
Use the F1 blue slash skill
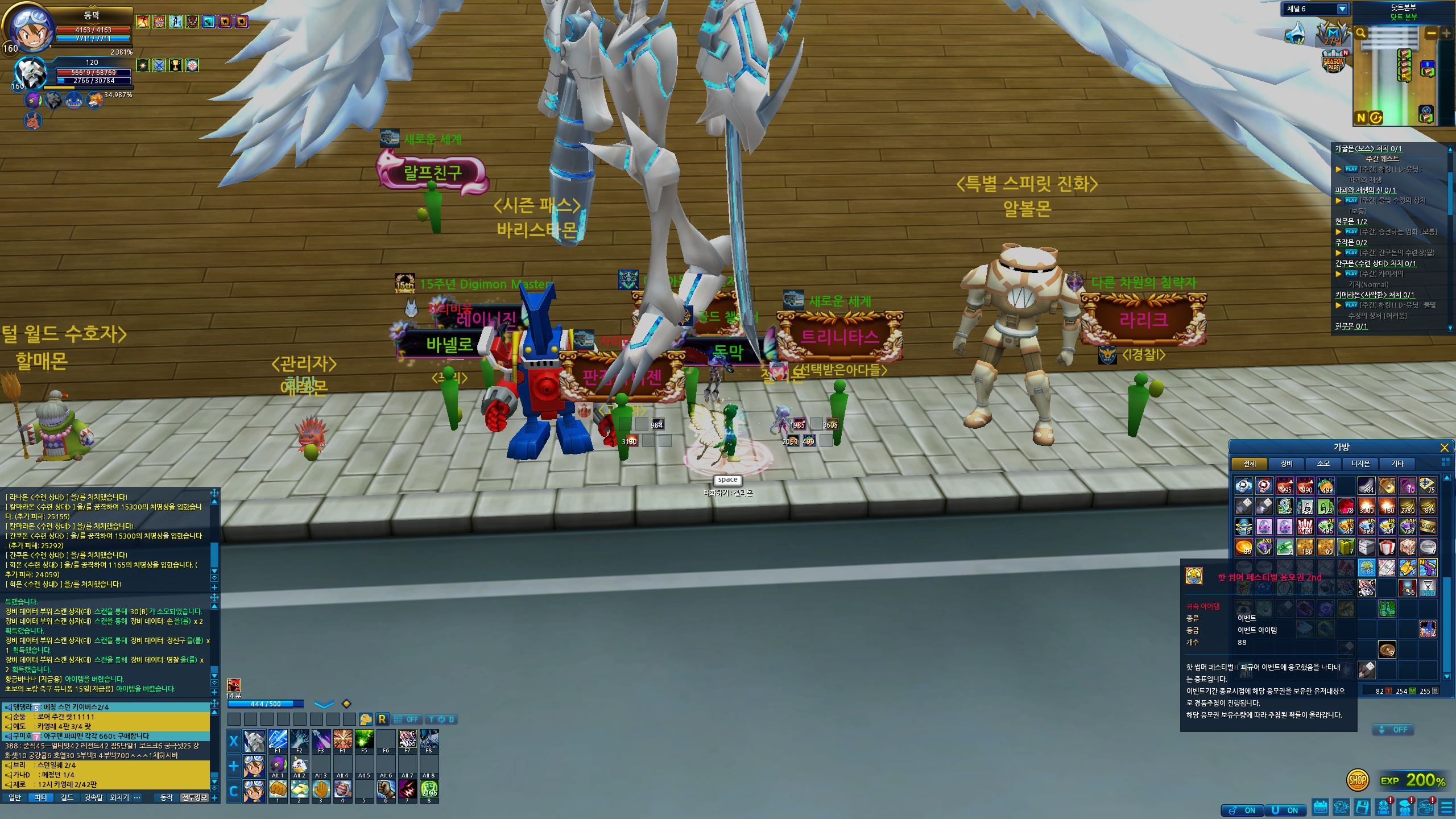pyautogui.click(x=278, y=739)
